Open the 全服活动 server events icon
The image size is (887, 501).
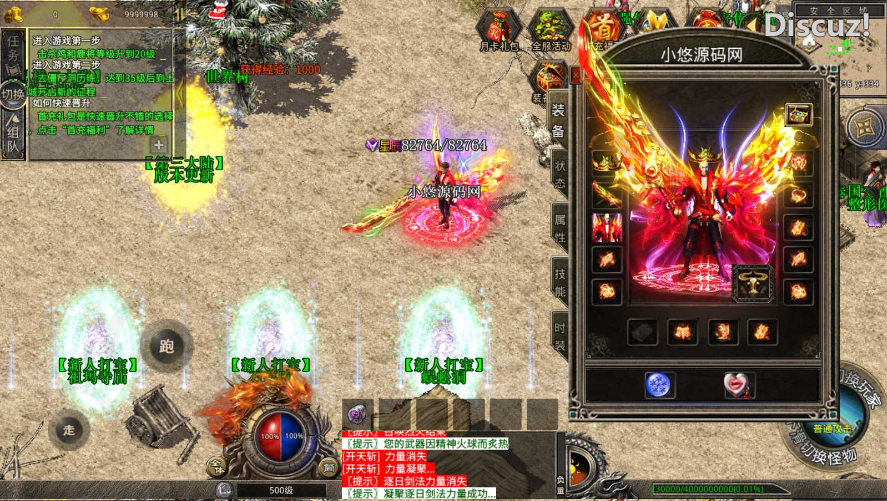pyautogui.click(x=549, y=29)
